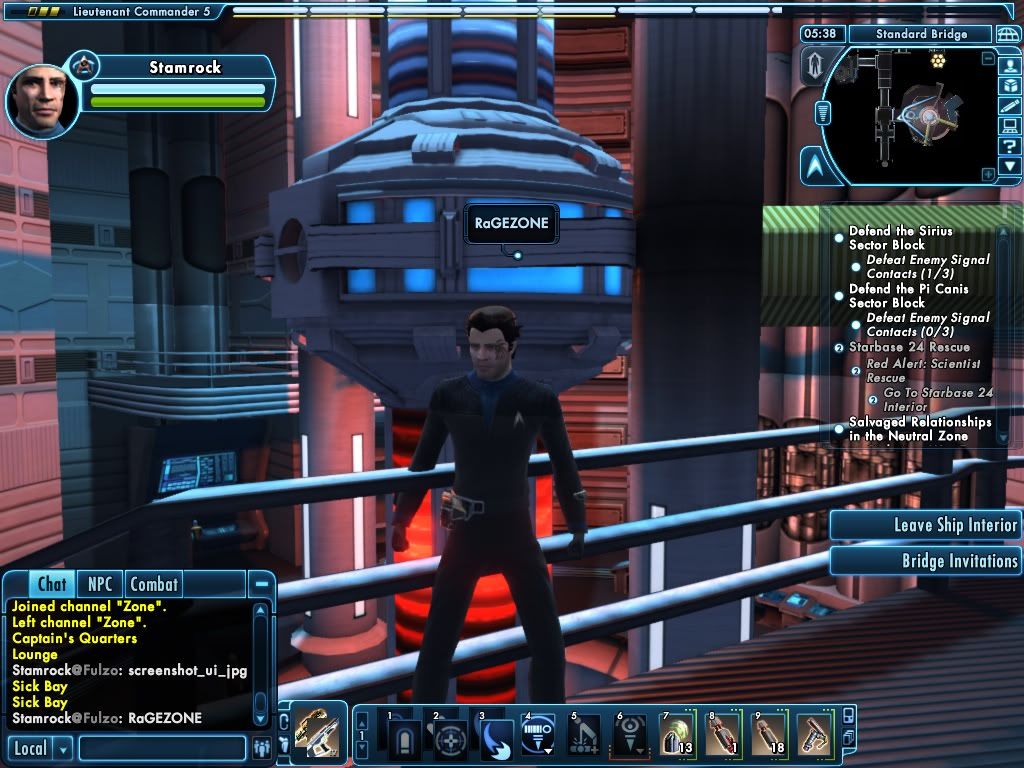This screenshot has width=1024, height=768.
Task: Switch to the Combat chat tab
Action: coord(154,584)
